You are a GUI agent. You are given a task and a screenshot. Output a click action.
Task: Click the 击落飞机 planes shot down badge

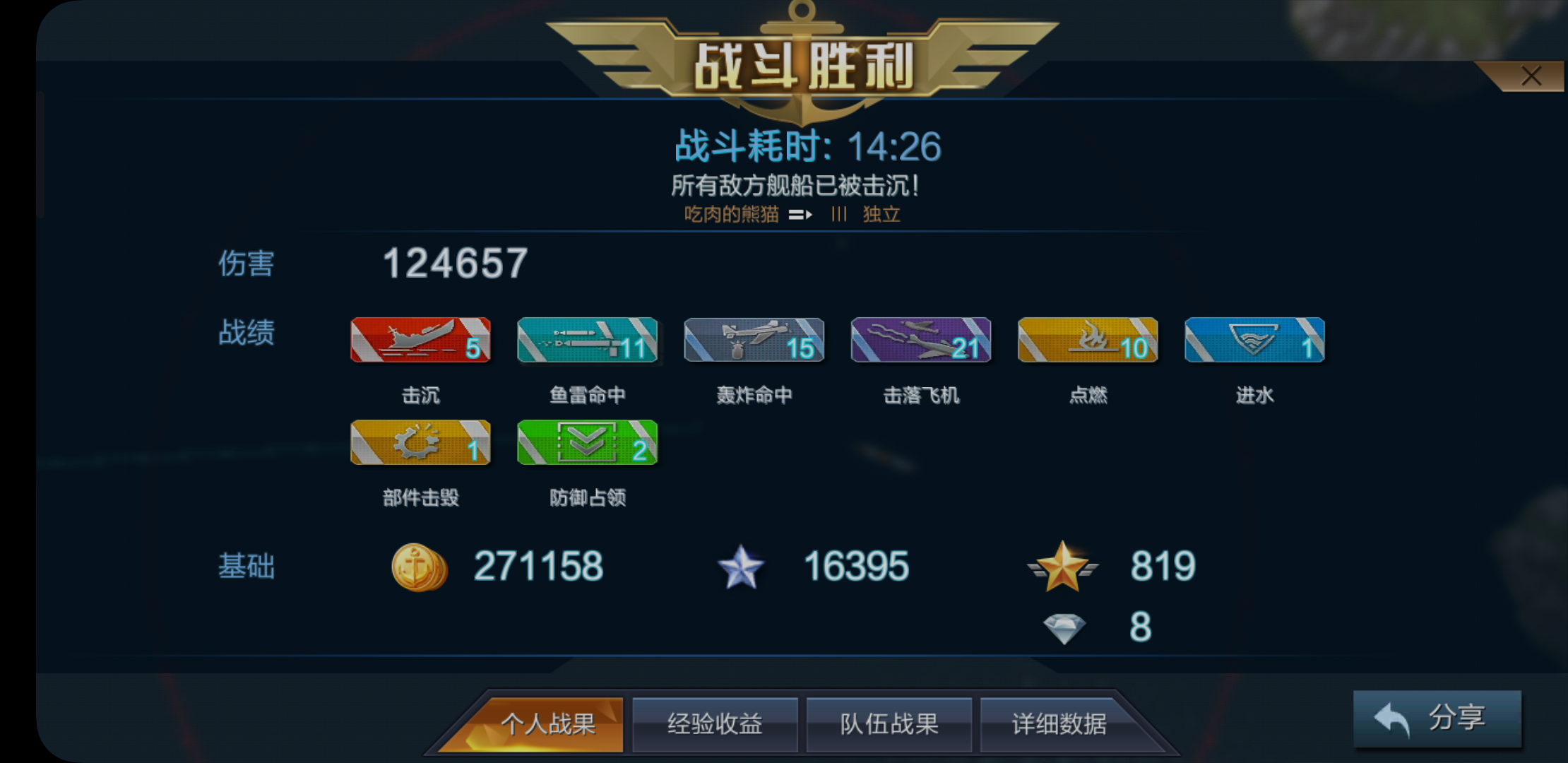point(920,341)
